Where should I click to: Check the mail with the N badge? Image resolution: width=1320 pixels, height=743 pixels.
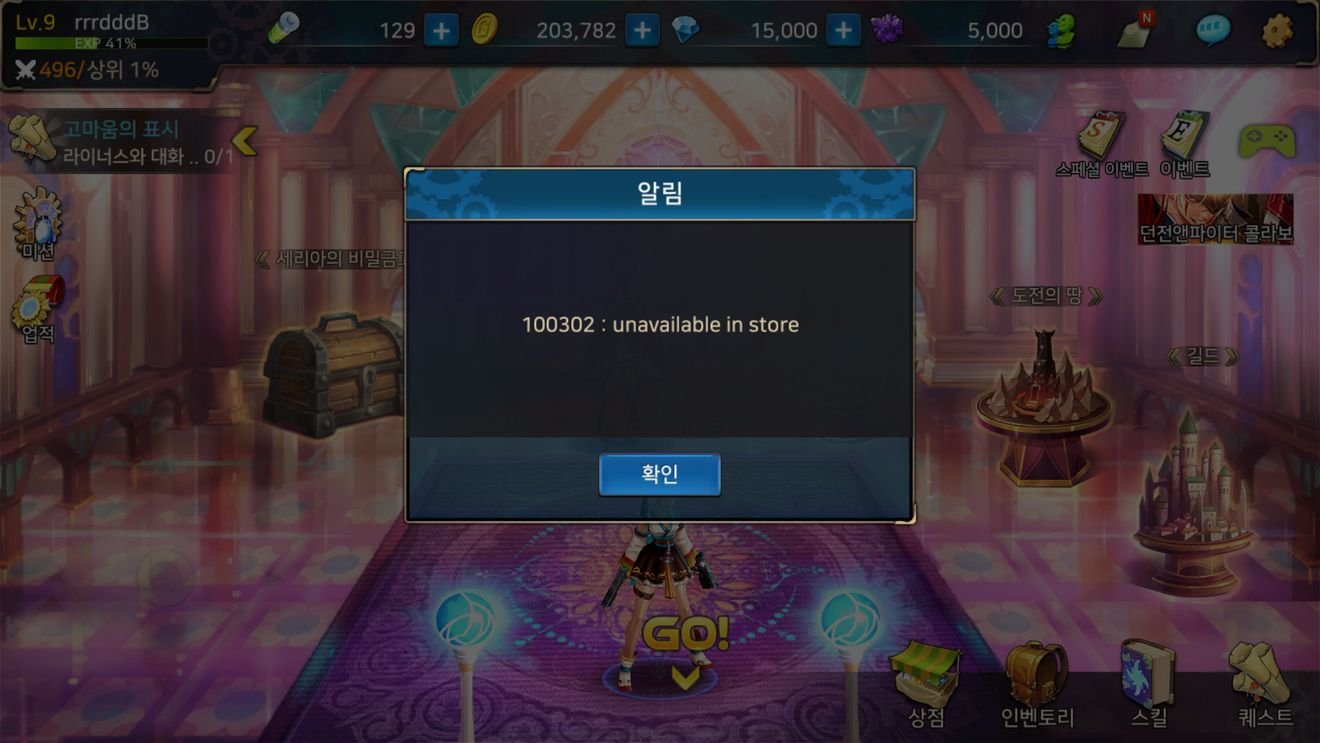tap(1136, 31)
